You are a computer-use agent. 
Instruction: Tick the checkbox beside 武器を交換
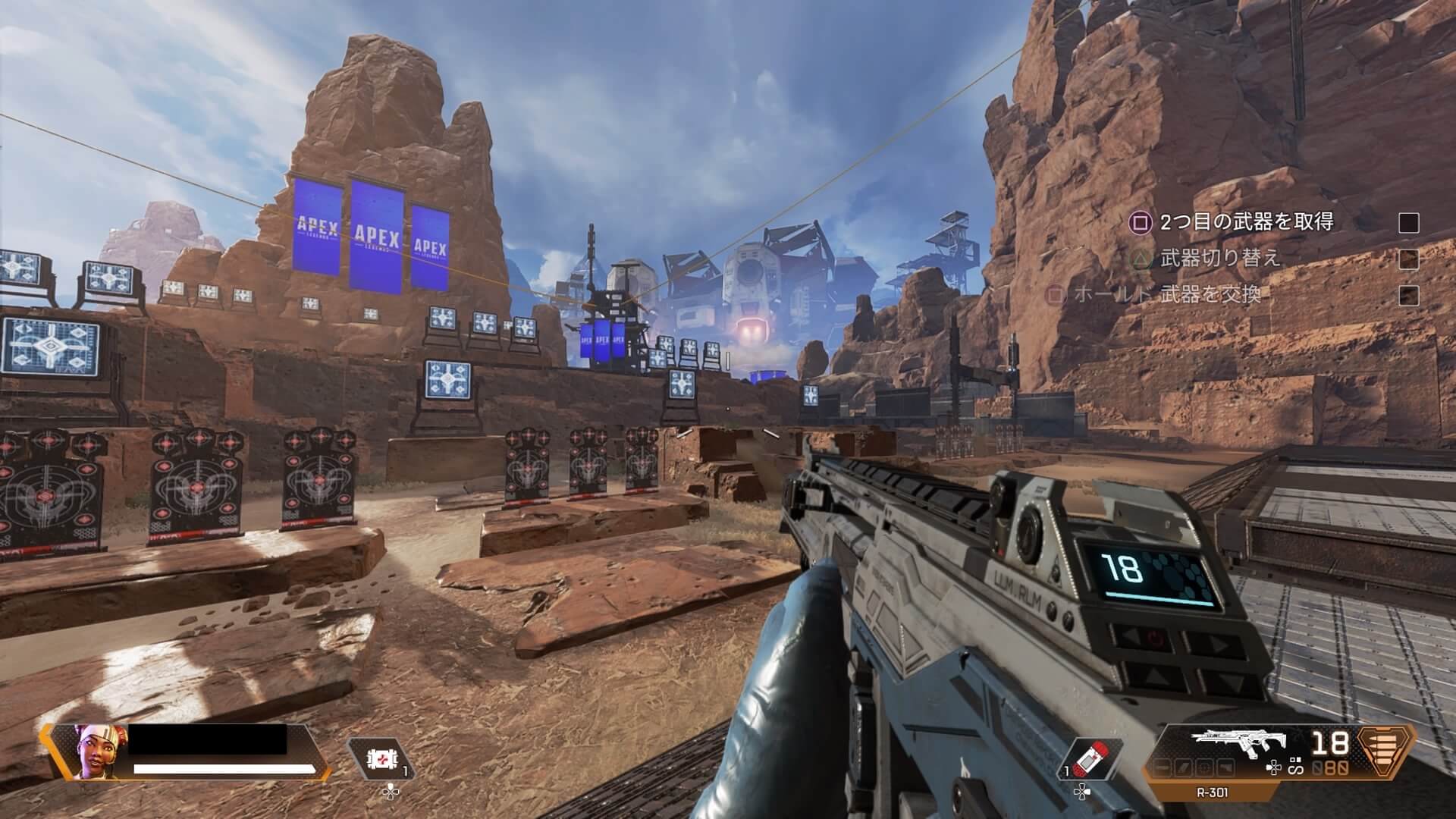click(x=1408, y=295)
